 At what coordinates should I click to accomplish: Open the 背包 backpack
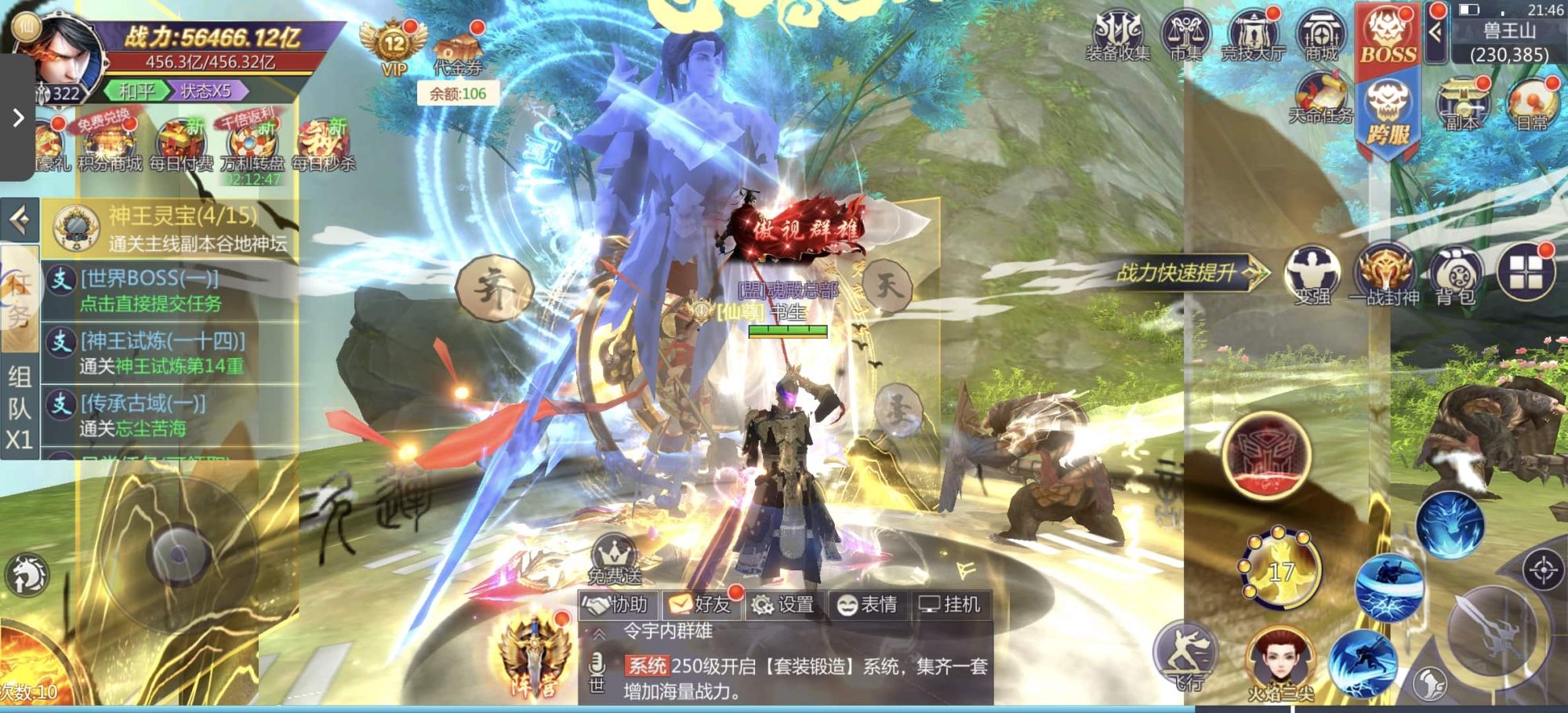(1456, 276)
